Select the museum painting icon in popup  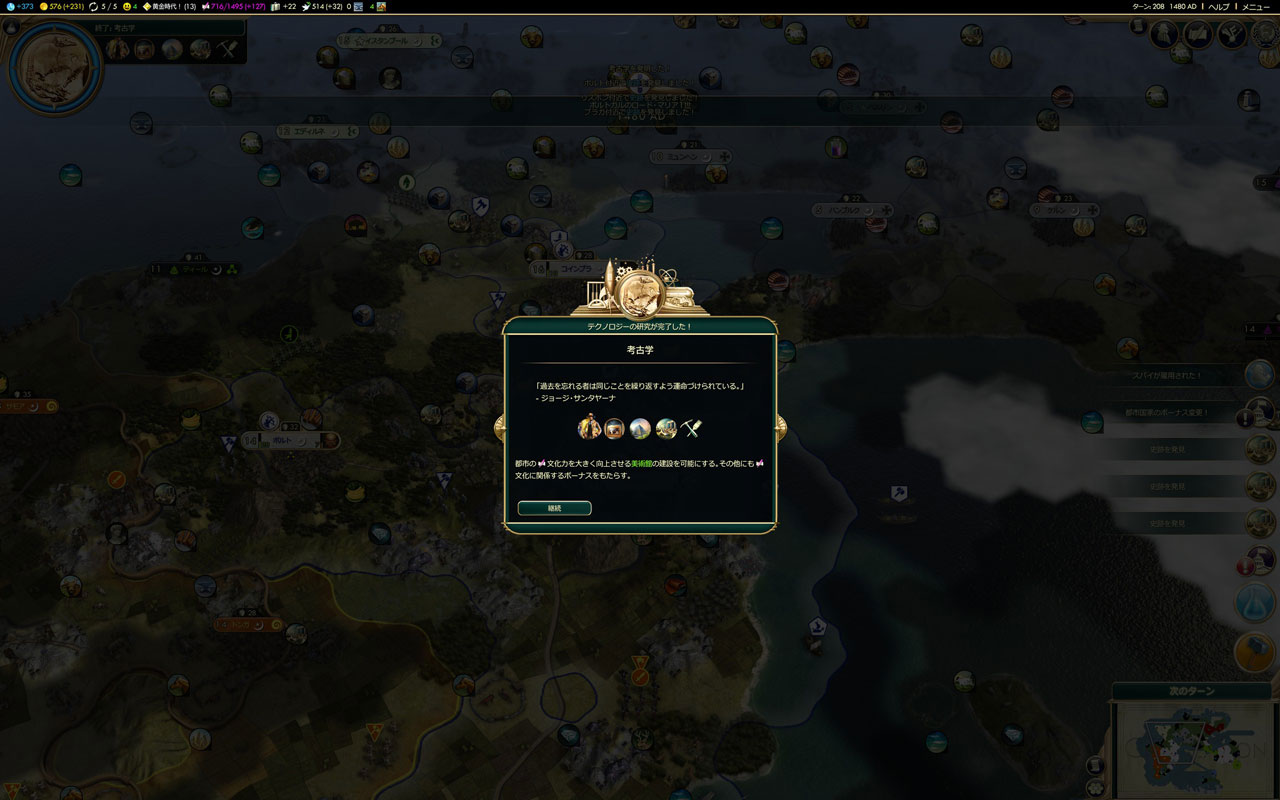614,429
